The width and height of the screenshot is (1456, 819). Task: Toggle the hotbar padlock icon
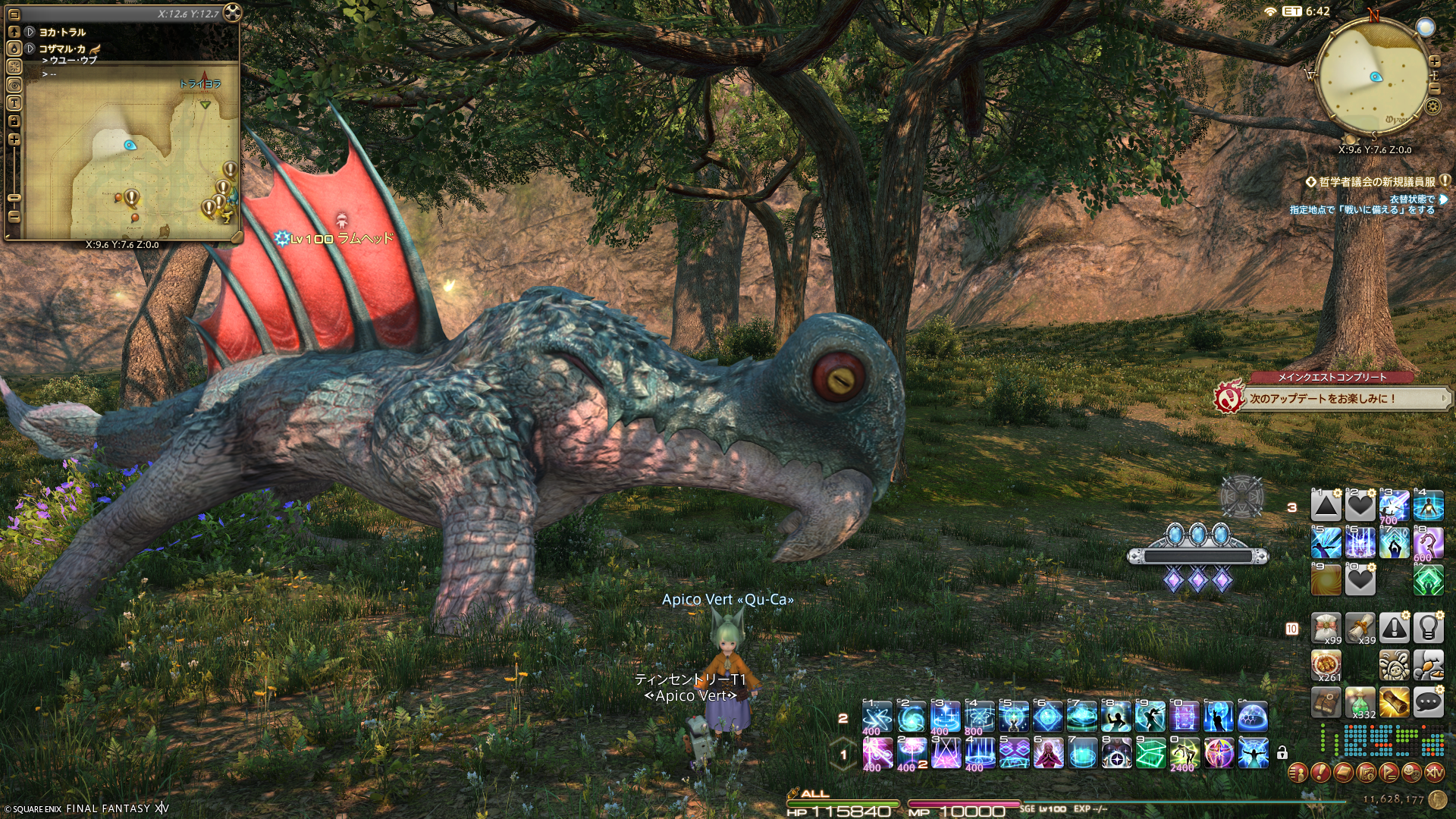(1282, 753)
